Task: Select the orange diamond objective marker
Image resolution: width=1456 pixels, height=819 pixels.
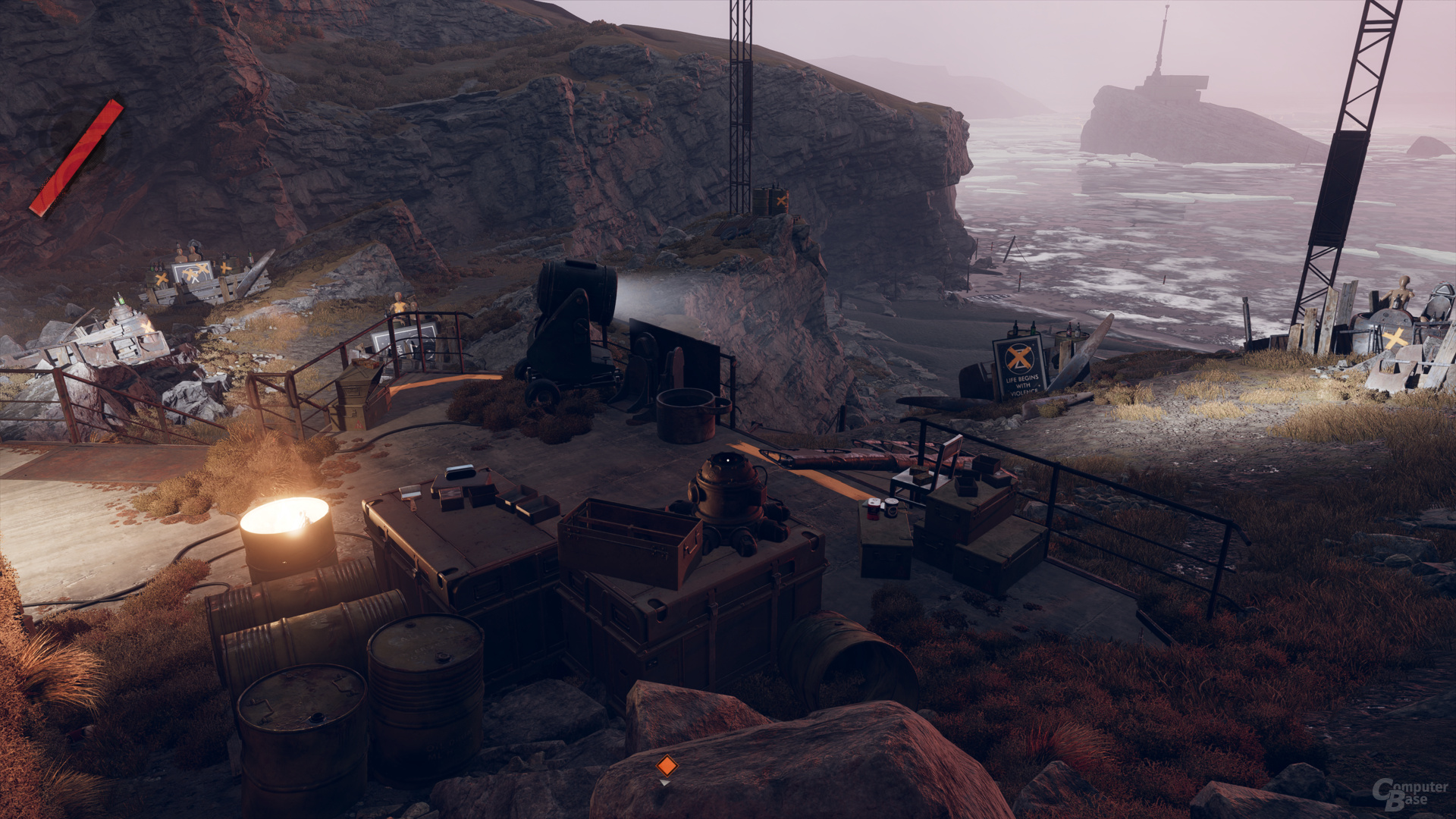Action: pyautogui.click(x=666, y=765)
